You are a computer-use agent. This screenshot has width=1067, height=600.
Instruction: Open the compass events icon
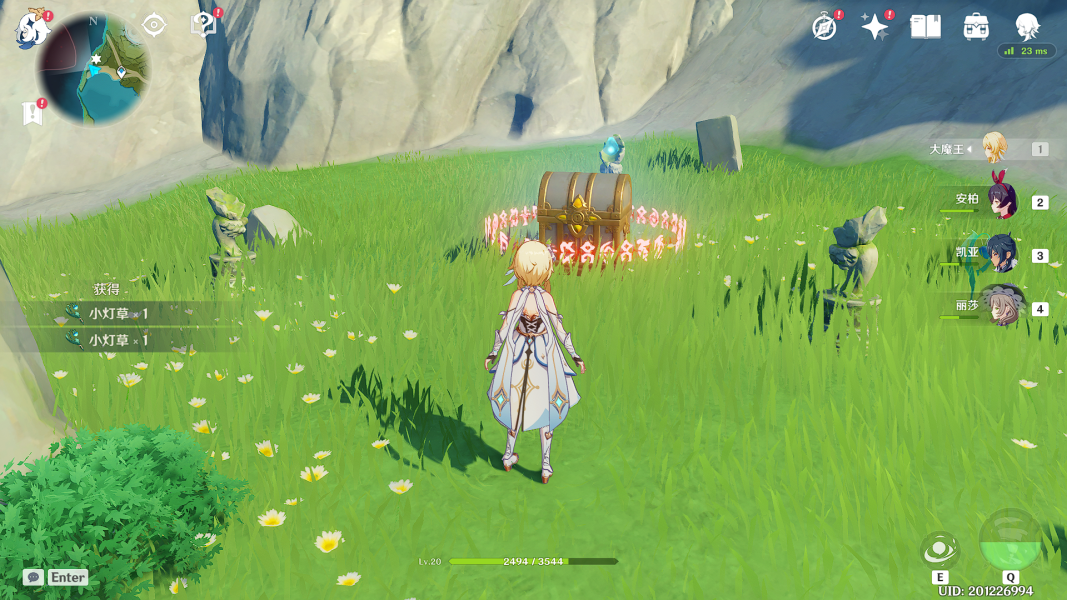click(x=824, y=27)
